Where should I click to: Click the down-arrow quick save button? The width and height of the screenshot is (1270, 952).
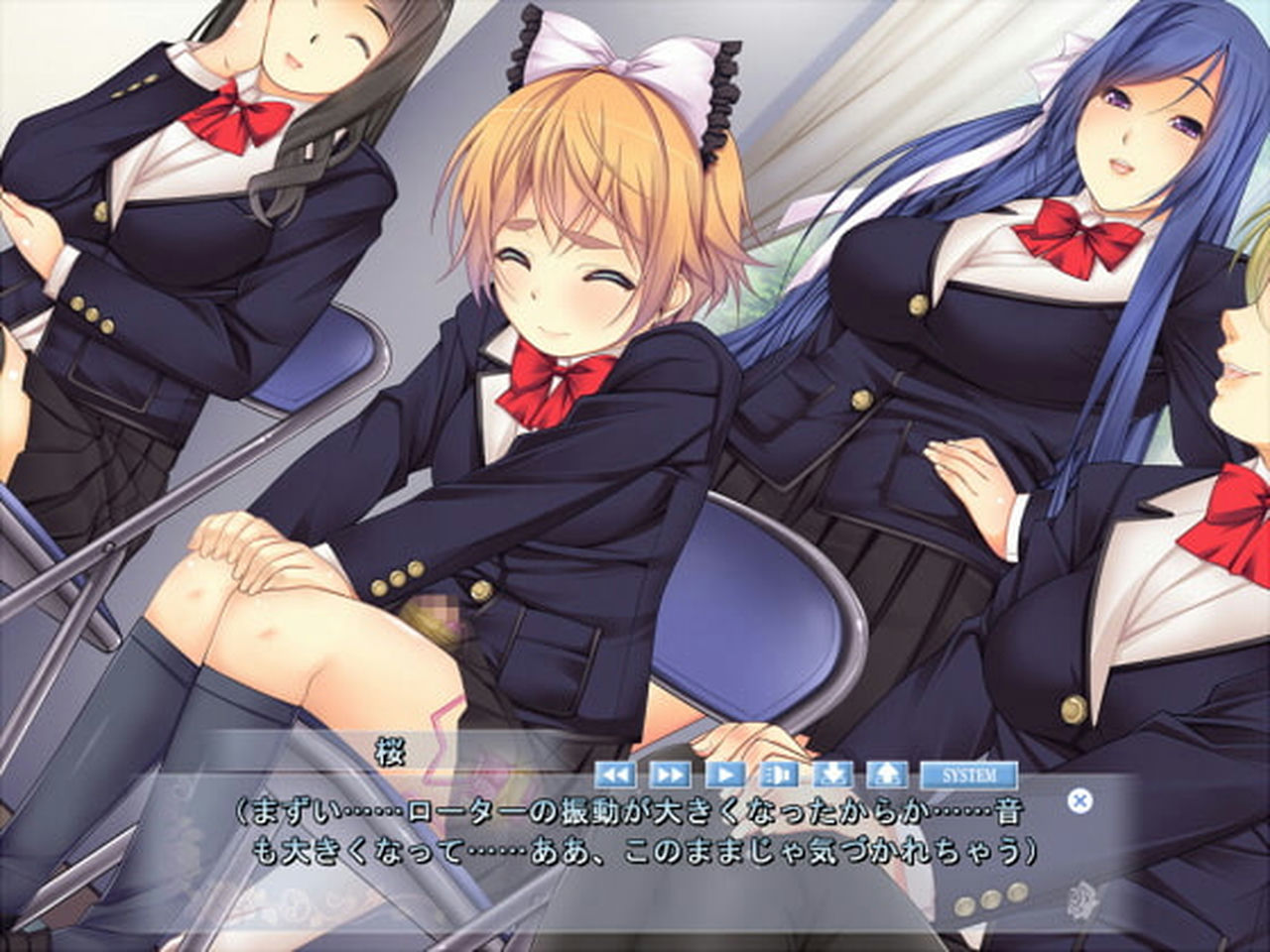tap(834, 774)
